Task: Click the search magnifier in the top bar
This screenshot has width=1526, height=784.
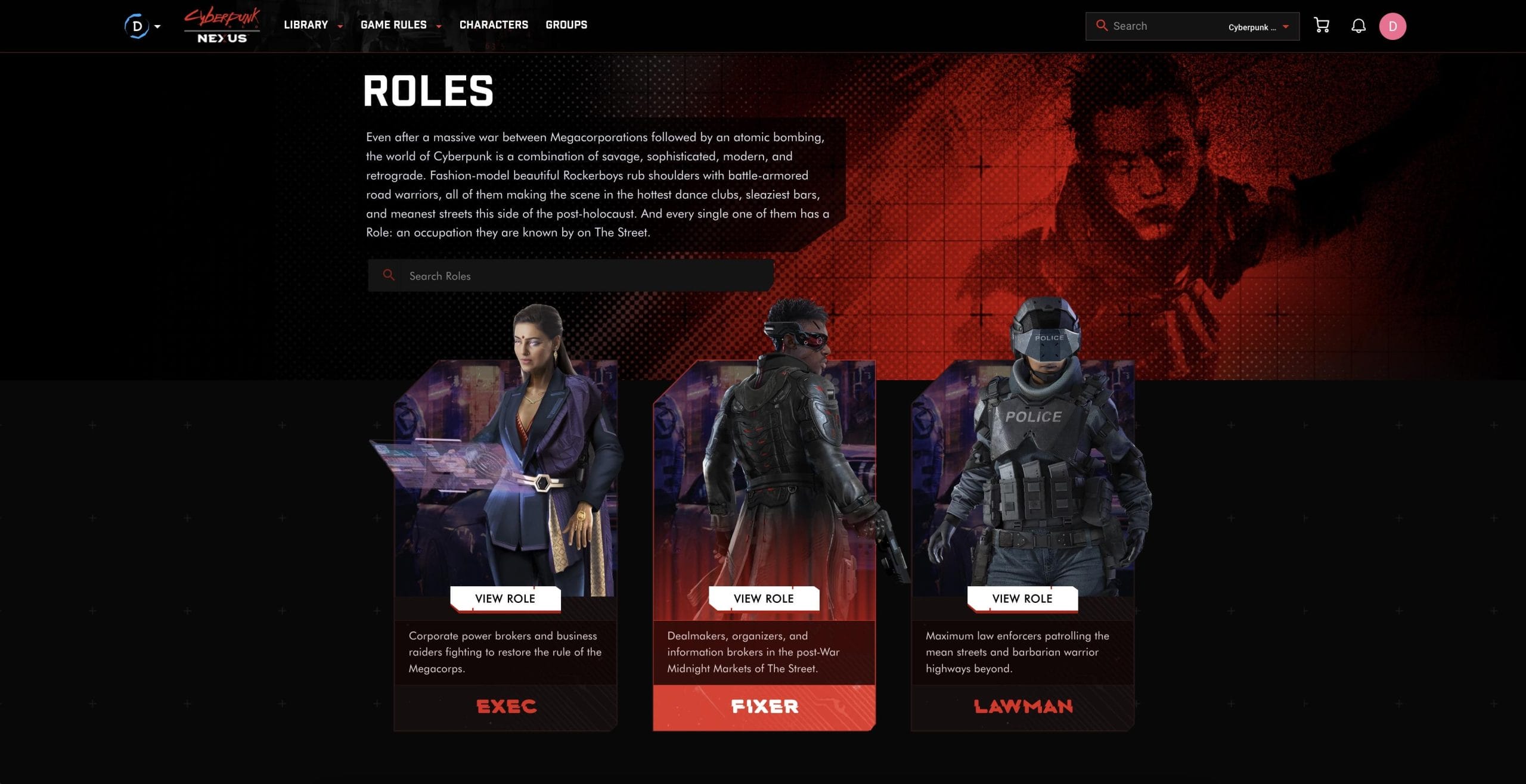Action: pyautogui.click(x=1102, y=26)
